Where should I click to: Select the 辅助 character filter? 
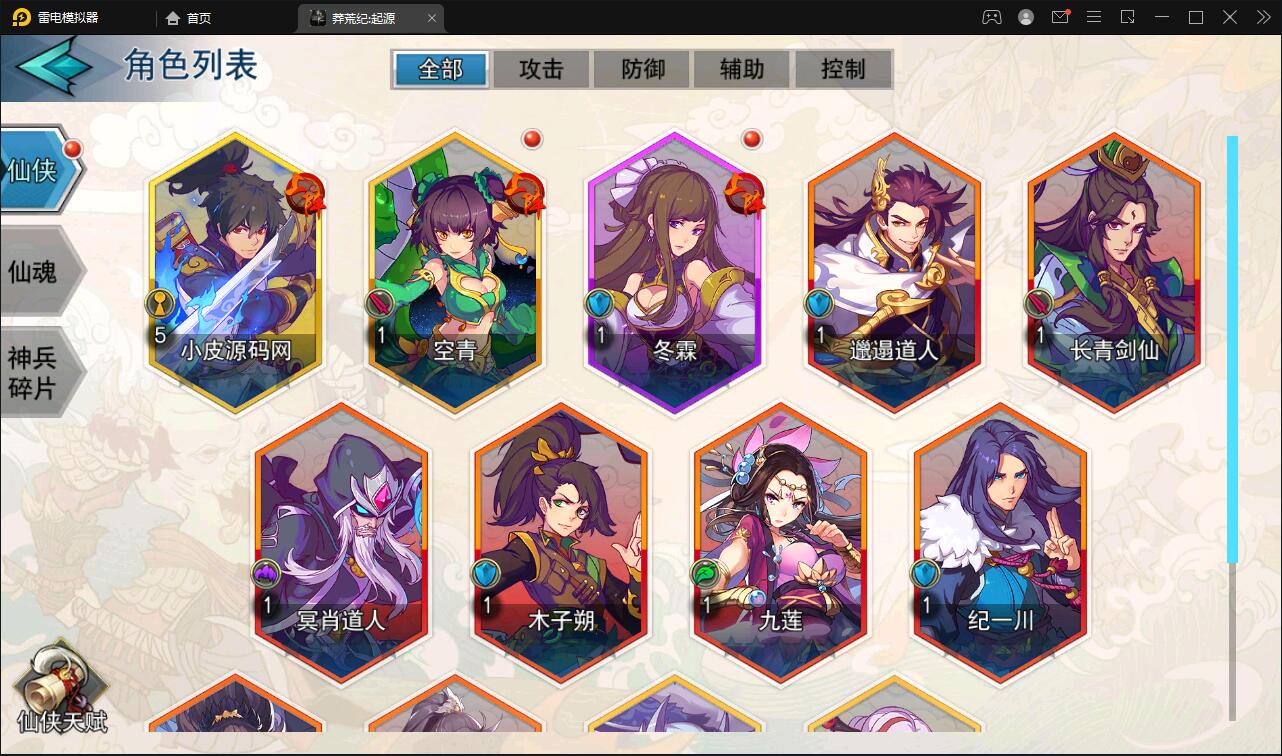(742, 69)
